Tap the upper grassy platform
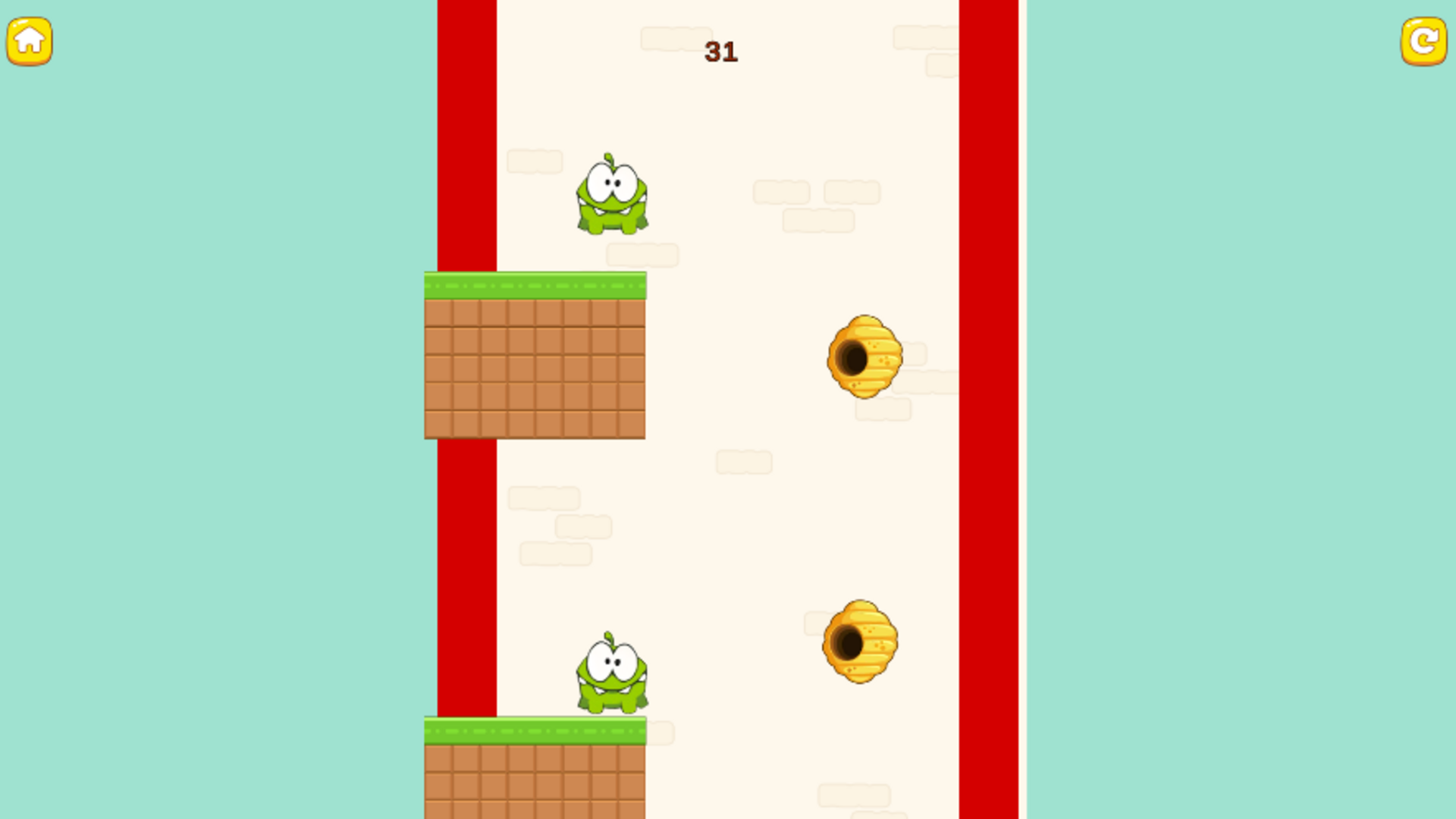This screenshot has width=1456, height=819. pos(535,284)
